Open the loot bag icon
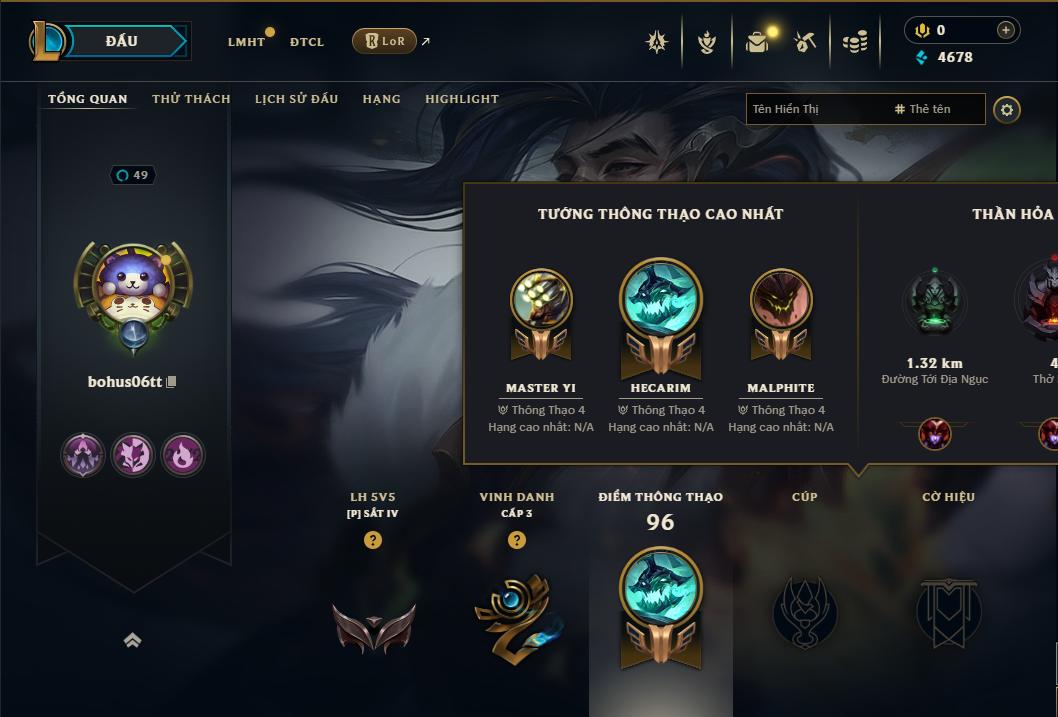The image size is (1058, 717). (757, 42)
